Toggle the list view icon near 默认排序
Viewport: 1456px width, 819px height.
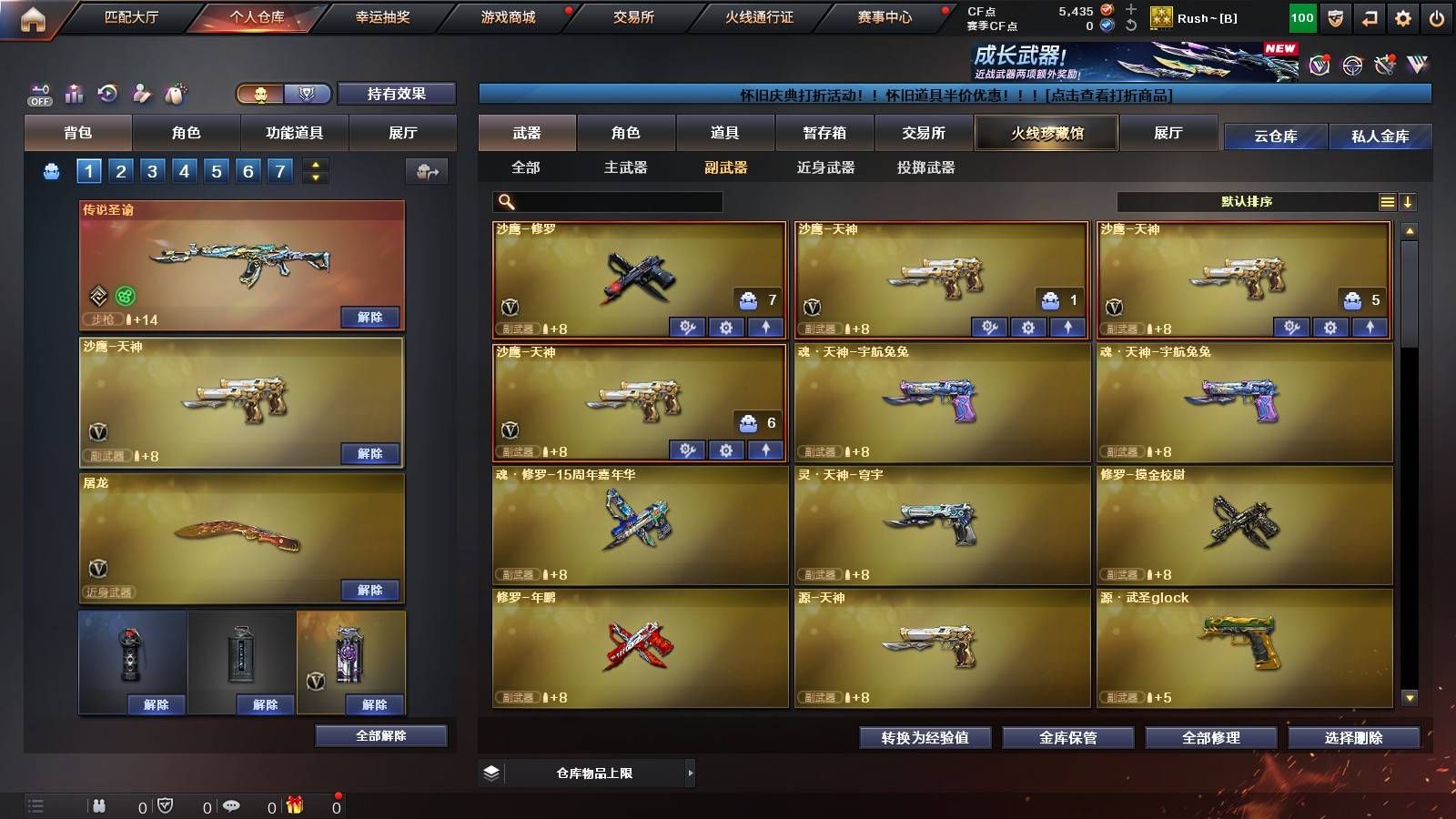click(1387, 202)
